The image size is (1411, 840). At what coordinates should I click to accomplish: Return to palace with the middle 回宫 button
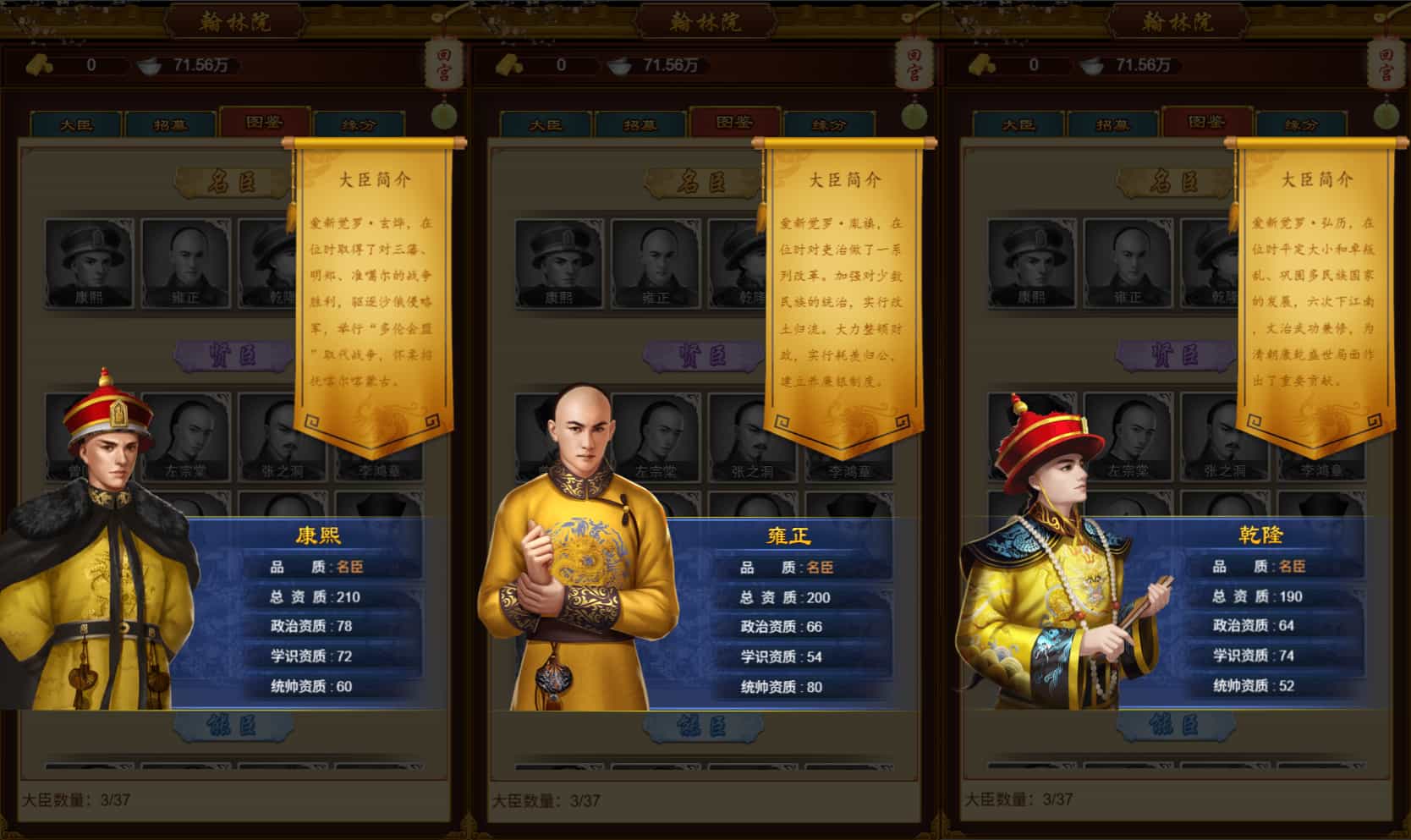click(915, 65)
